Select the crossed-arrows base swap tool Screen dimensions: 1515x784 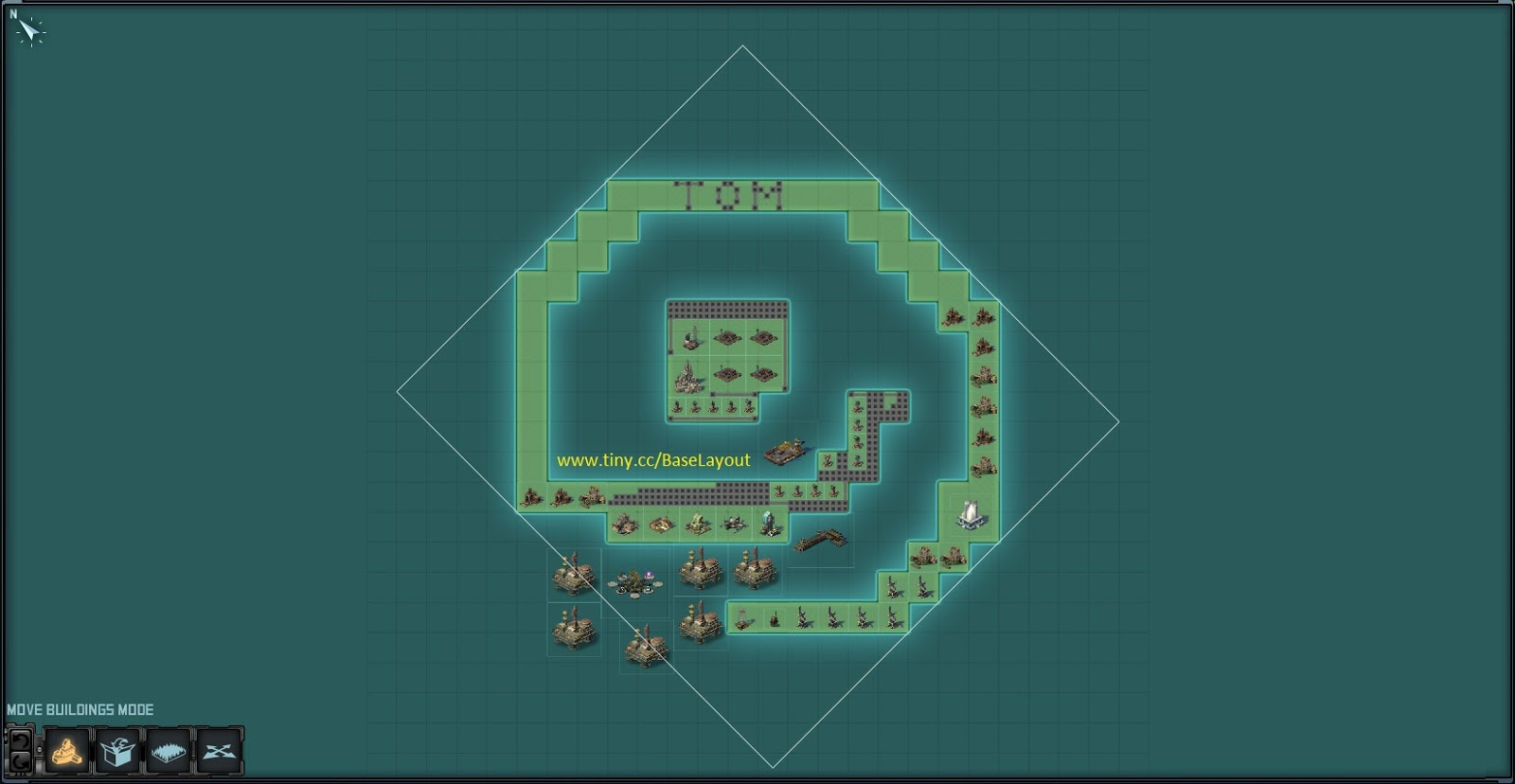coord(217,750)
